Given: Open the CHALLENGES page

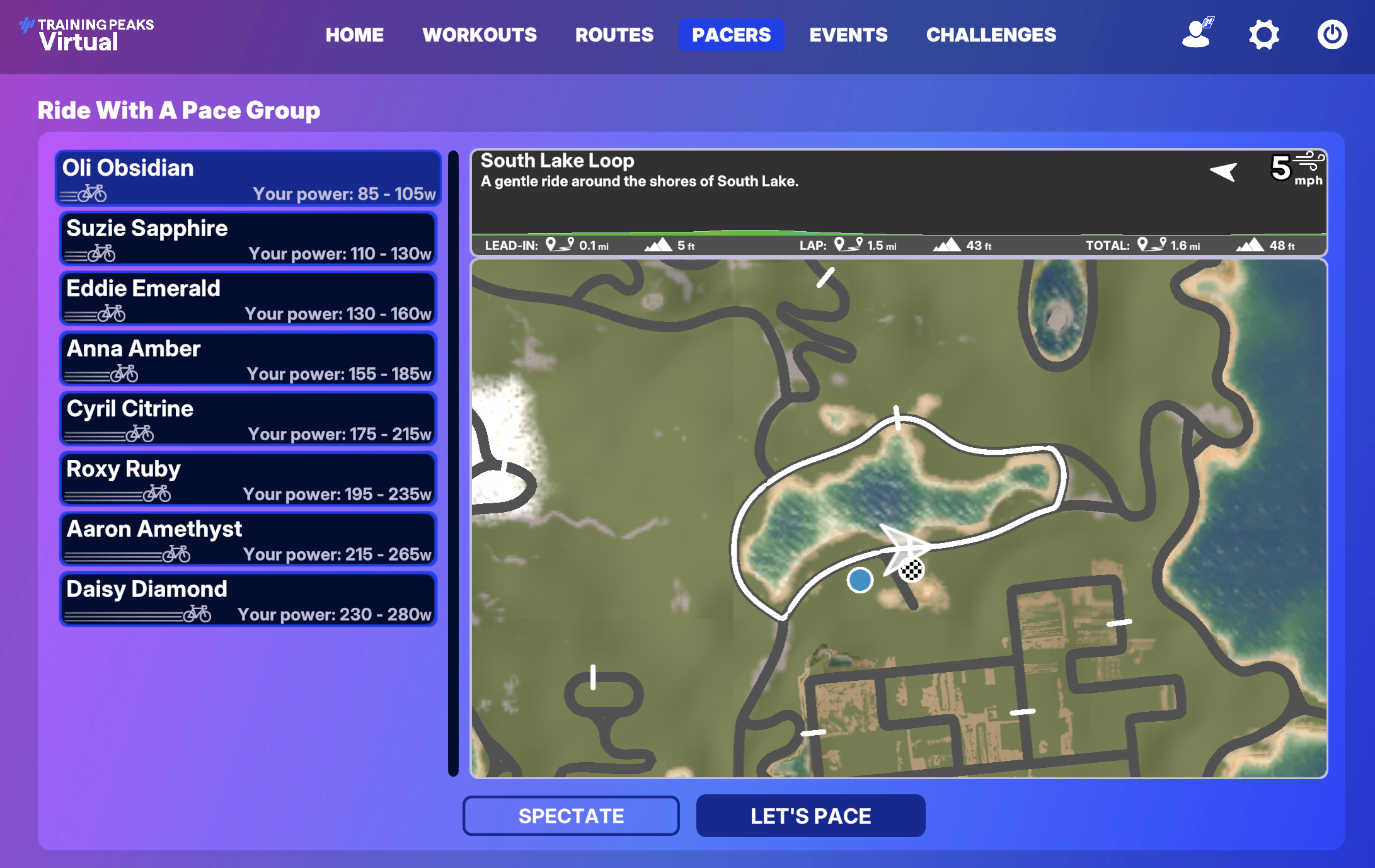Looking at the screenshot, I should [991, 35].
